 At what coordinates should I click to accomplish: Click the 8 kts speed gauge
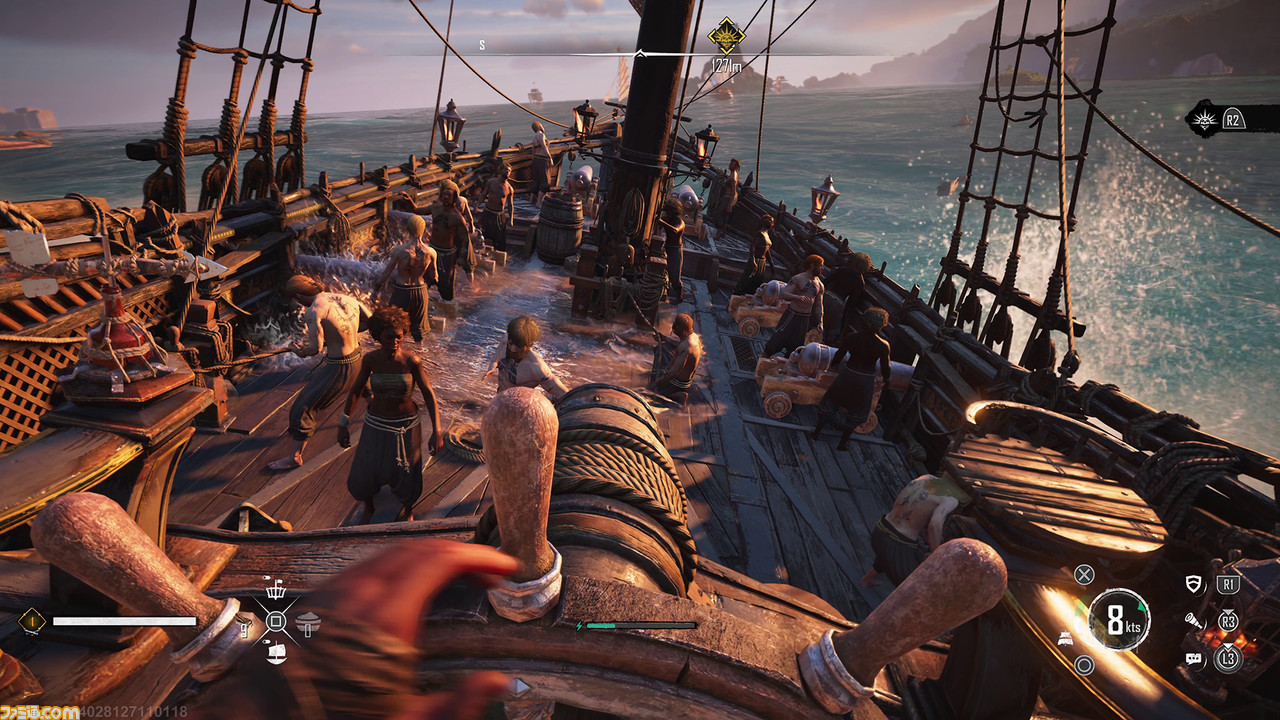point(1119,620)
